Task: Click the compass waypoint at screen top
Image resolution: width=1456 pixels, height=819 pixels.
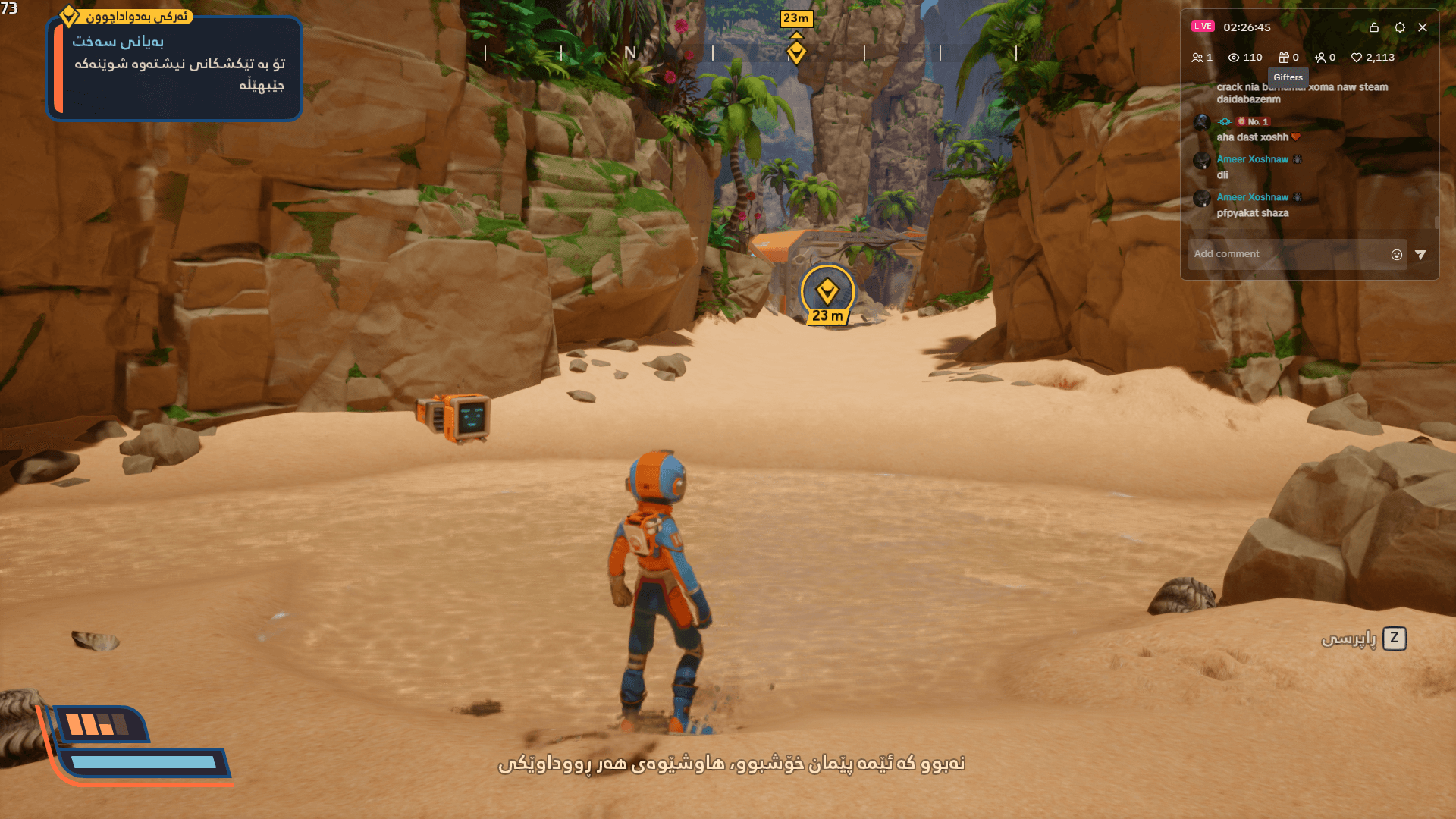Action: click(x=795, y=53)
